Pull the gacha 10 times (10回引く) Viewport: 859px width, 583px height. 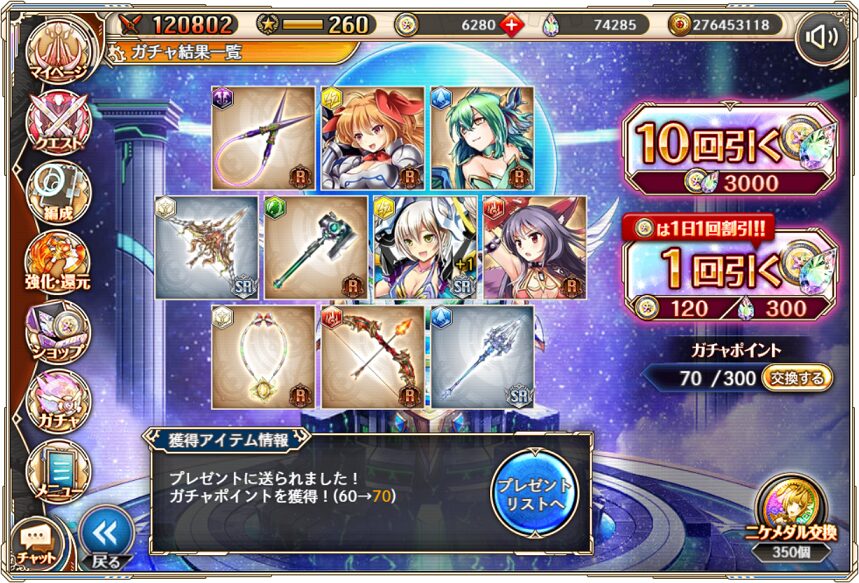(x=728, y=150)
